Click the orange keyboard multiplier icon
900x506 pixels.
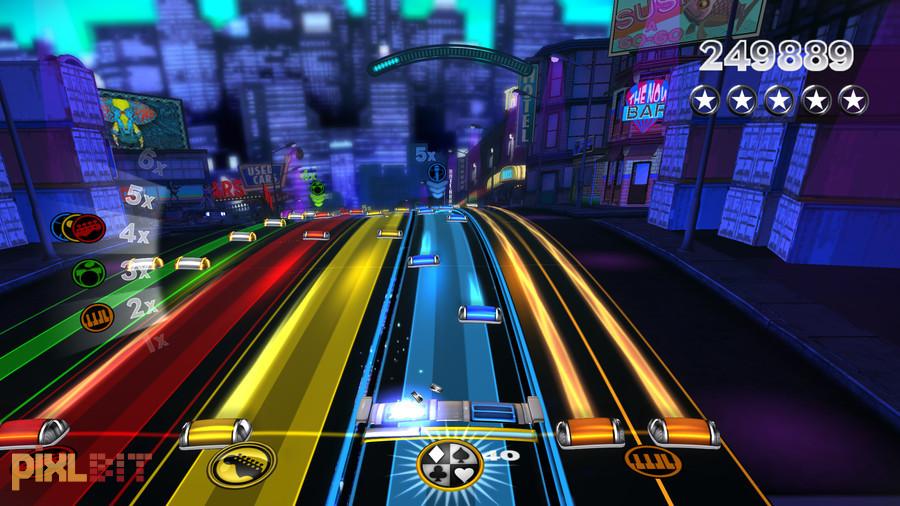coord(98,320)
